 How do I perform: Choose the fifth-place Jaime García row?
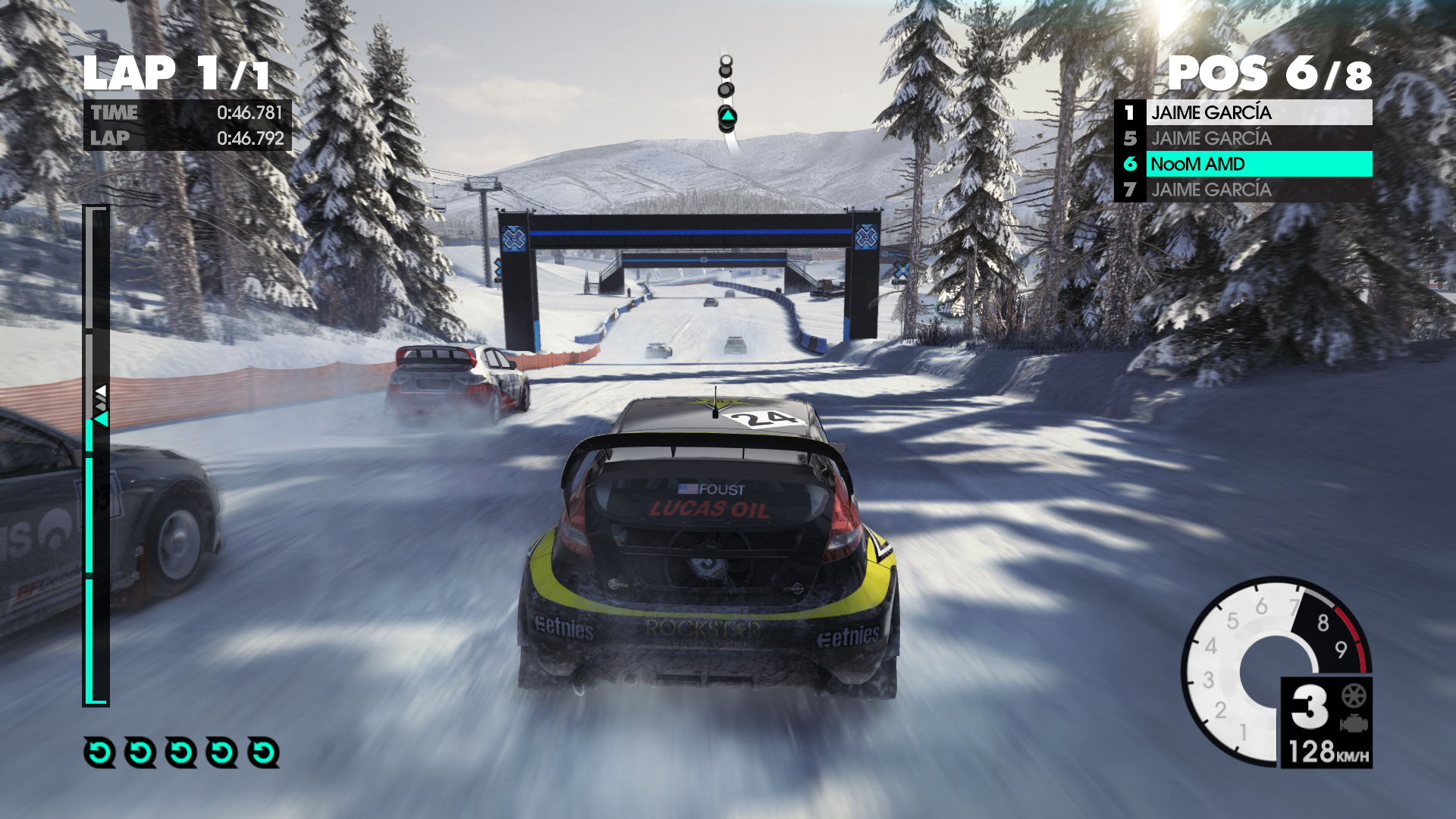pyautogui.click(x=1244, y=139)
